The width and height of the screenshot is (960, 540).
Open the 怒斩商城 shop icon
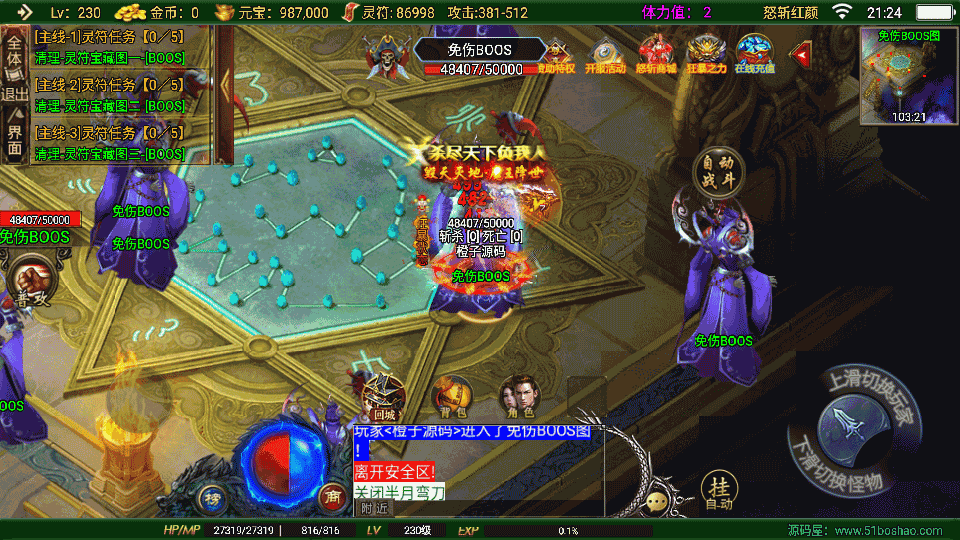[x=656, y=54]
